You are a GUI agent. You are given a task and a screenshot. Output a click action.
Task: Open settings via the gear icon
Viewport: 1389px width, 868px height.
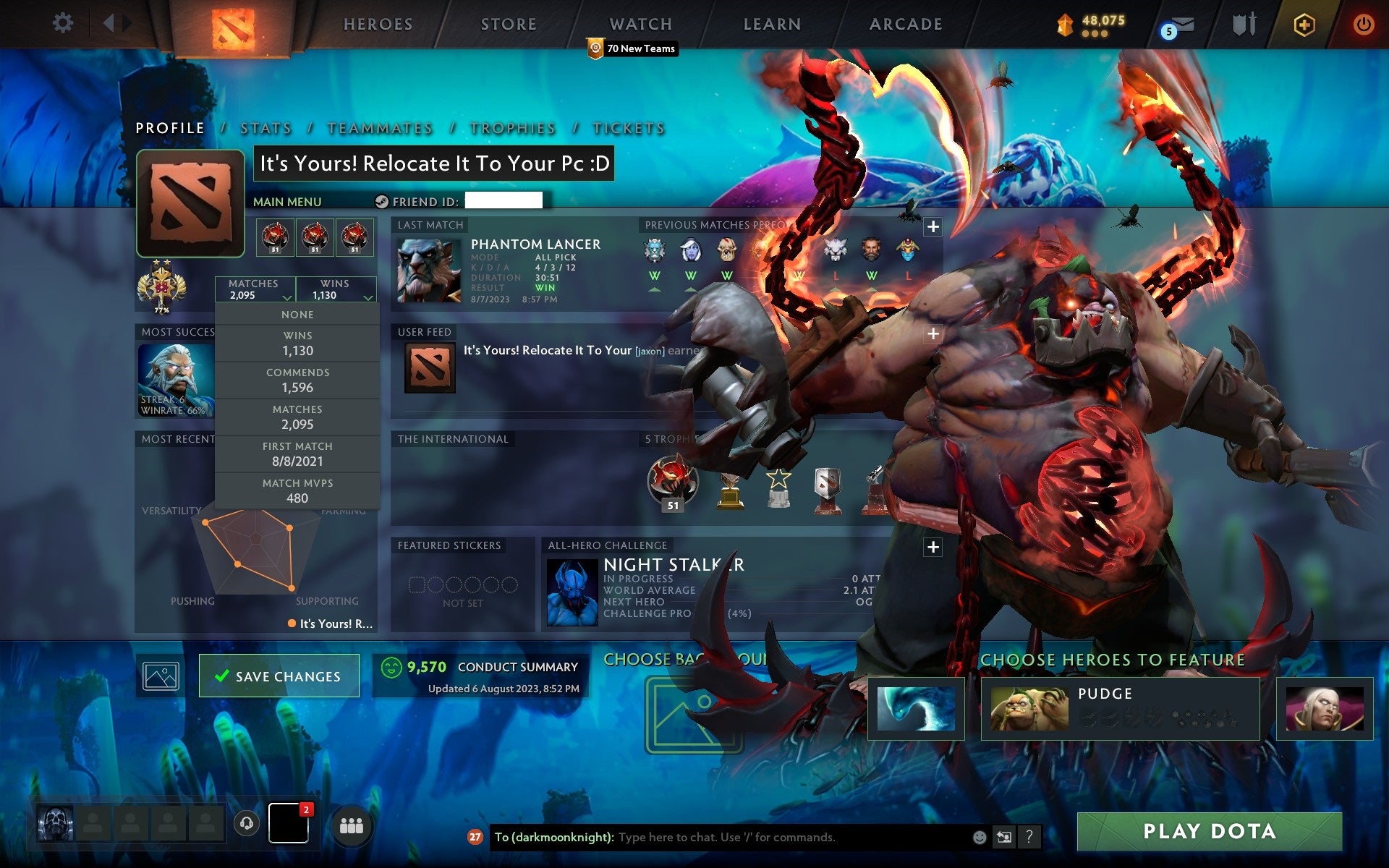64,23
